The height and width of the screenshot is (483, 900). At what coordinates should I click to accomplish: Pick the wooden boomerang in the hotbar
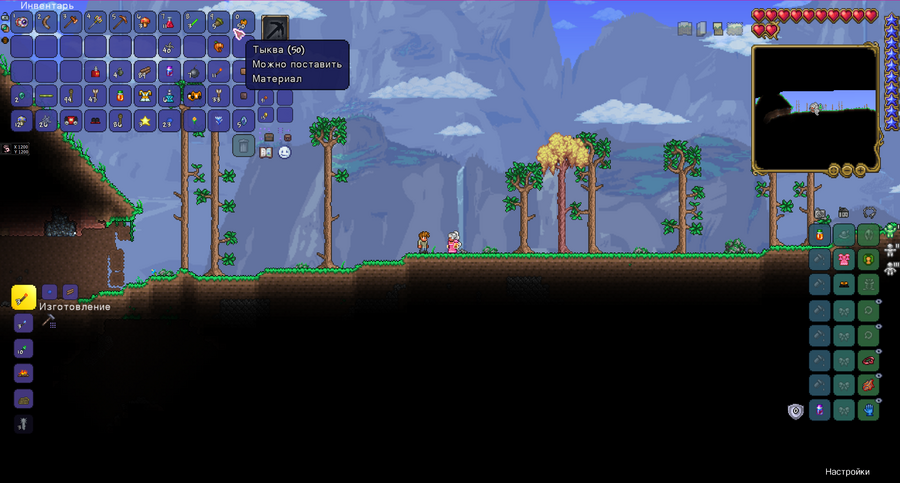pyautogui.click(x=47, y=22)
